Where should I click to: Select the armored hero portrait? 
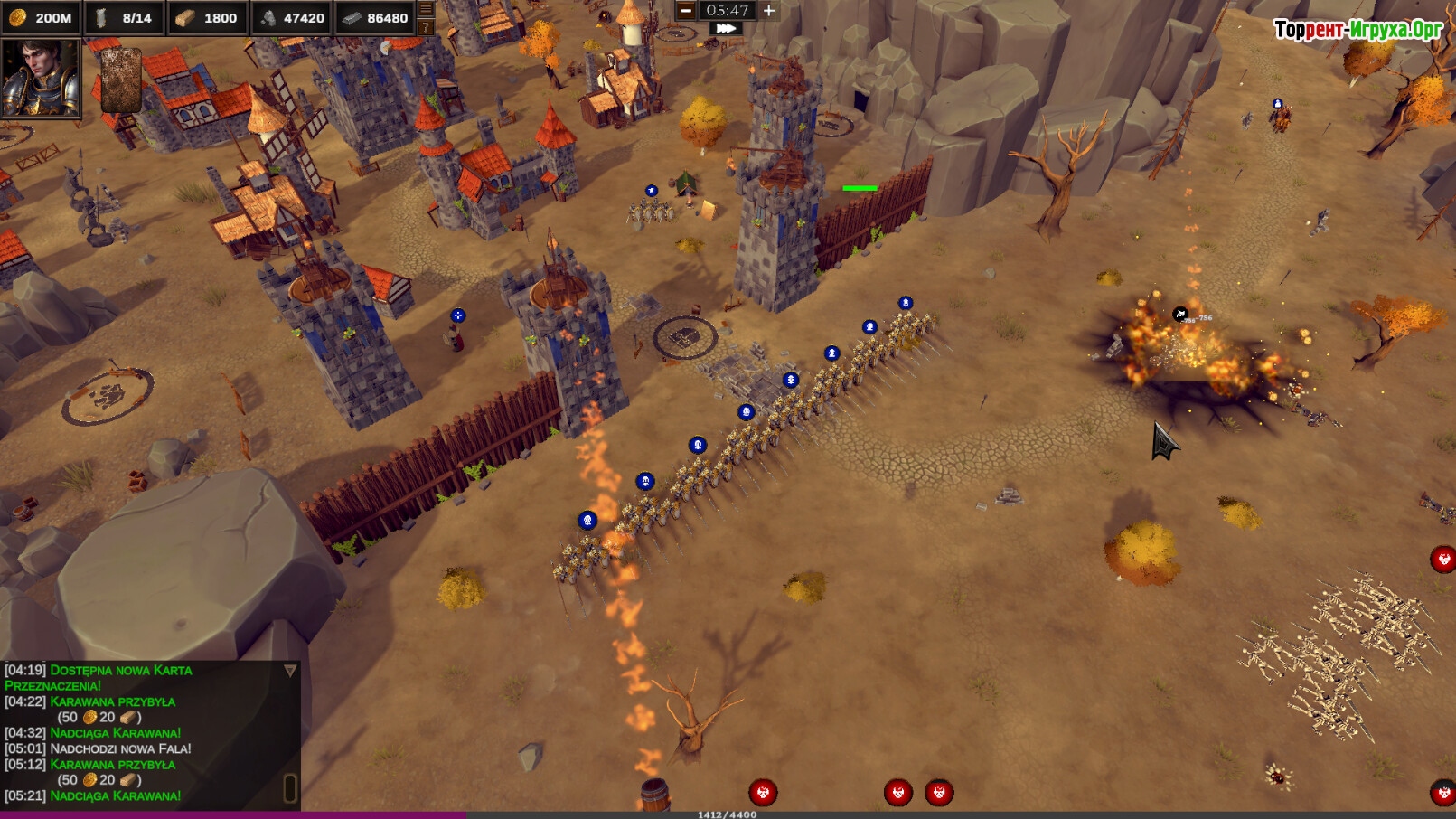41,79
